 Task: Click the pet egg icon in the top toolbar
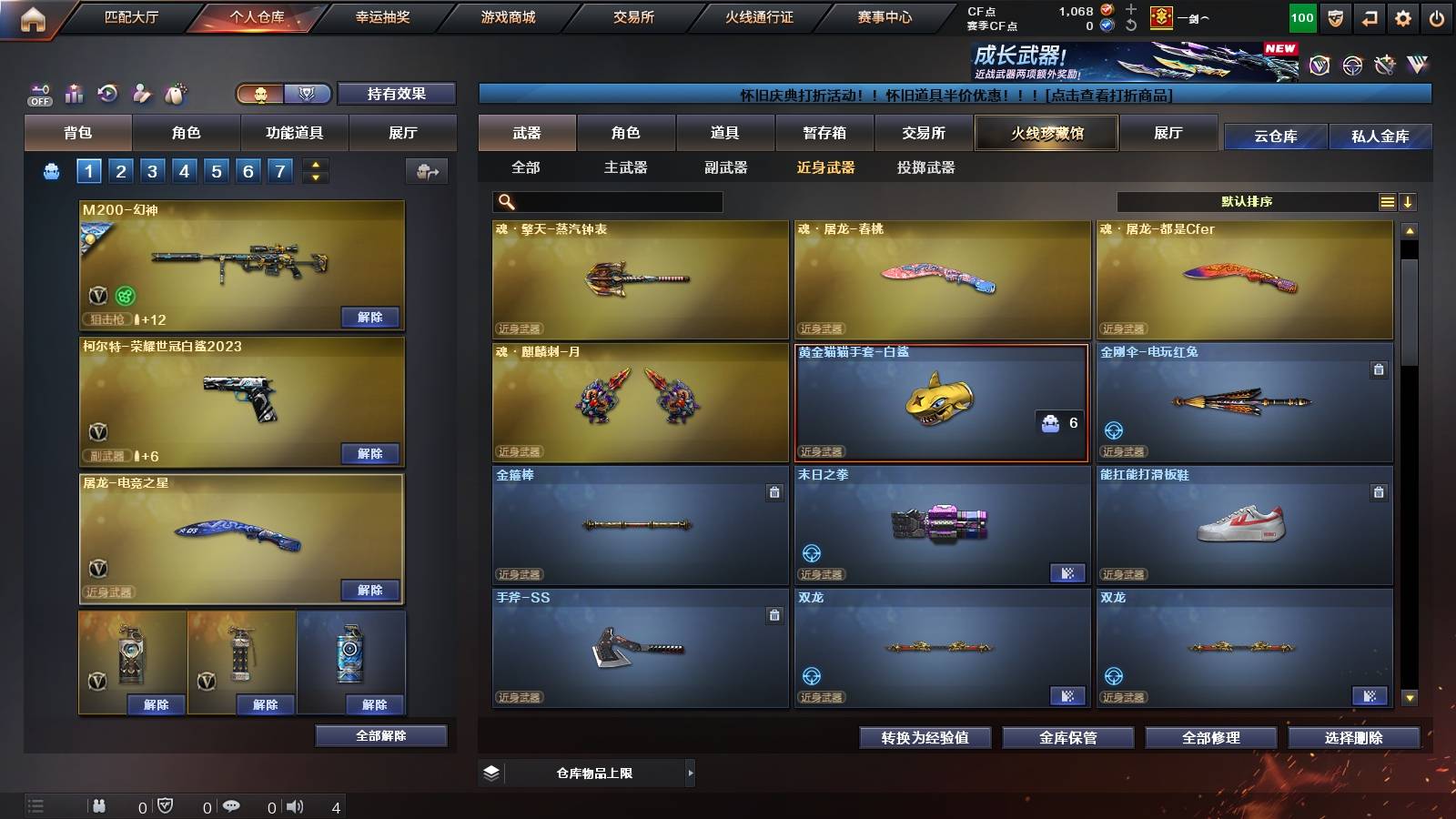point(173,93)
